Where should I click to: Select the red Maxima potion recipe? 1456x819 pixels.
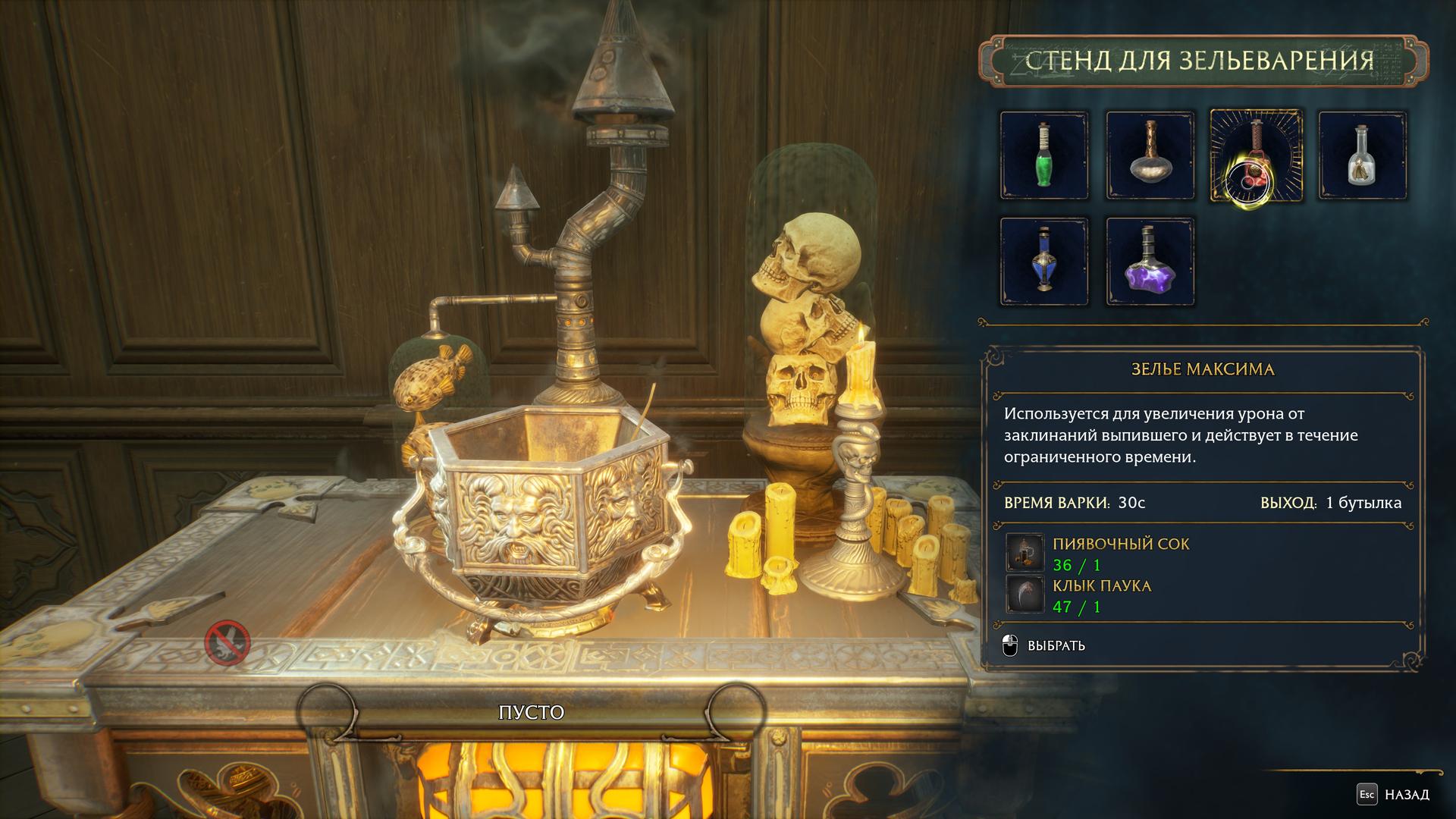point(1256,155)
